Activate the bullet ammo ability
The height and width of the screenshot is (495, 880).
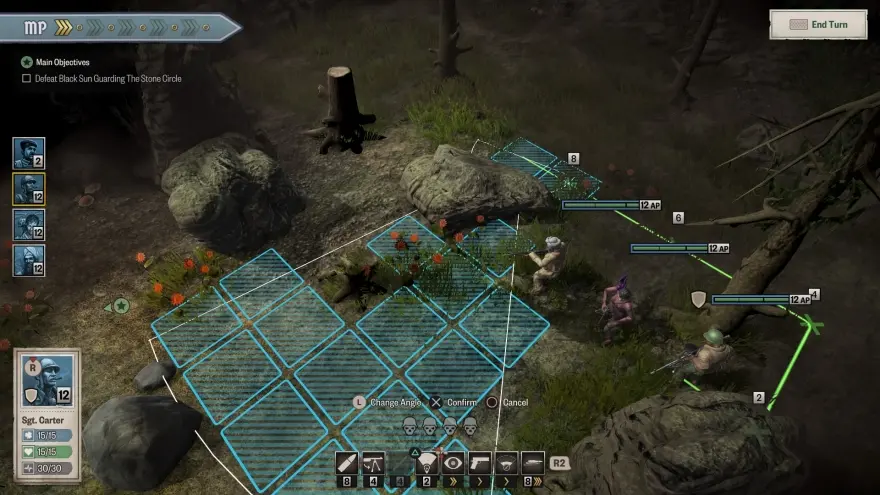347,463
